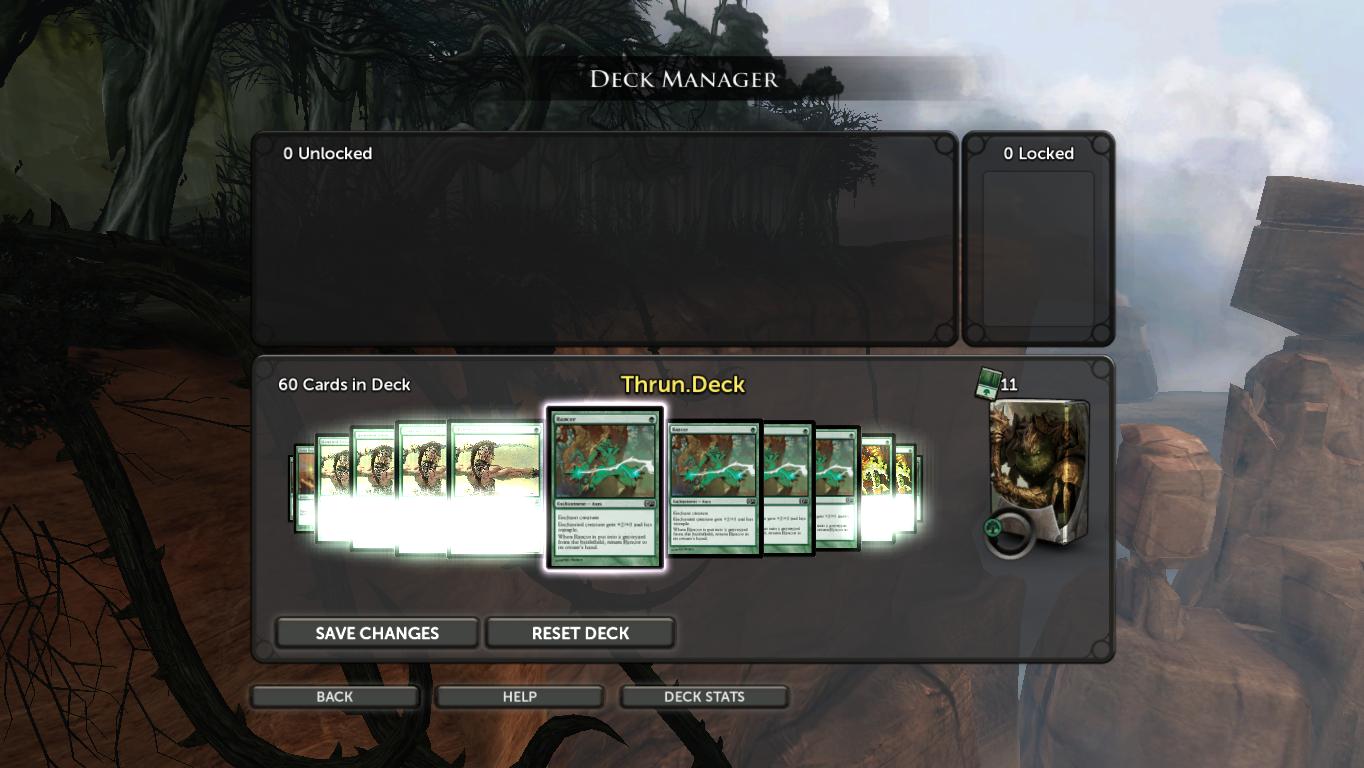1364x768 pixels.
Task: Click the green land count icon
Action: (989, 384)
